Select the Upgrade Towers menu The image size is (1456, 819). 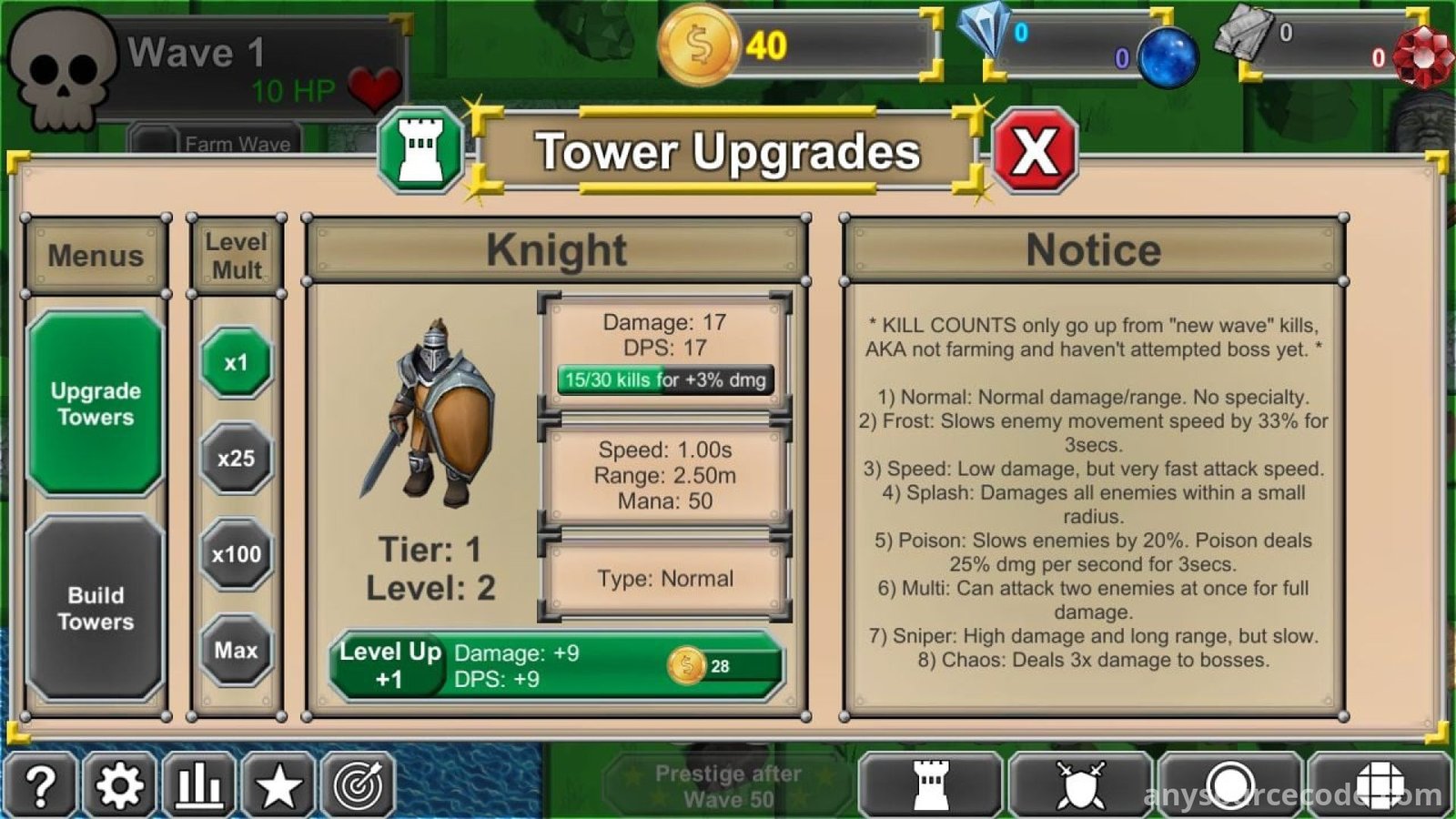tap(96, 403)
